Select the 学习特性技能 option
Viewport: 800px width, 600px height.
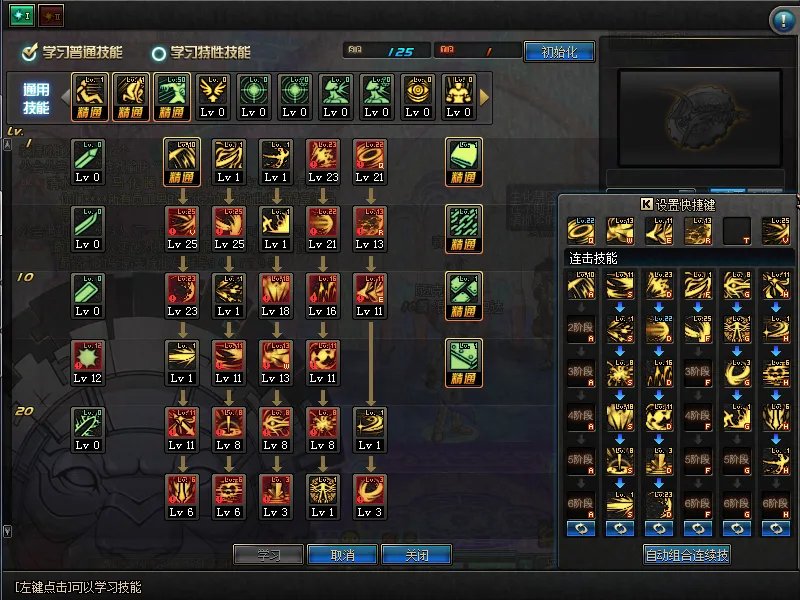click(x=159, y=52)
